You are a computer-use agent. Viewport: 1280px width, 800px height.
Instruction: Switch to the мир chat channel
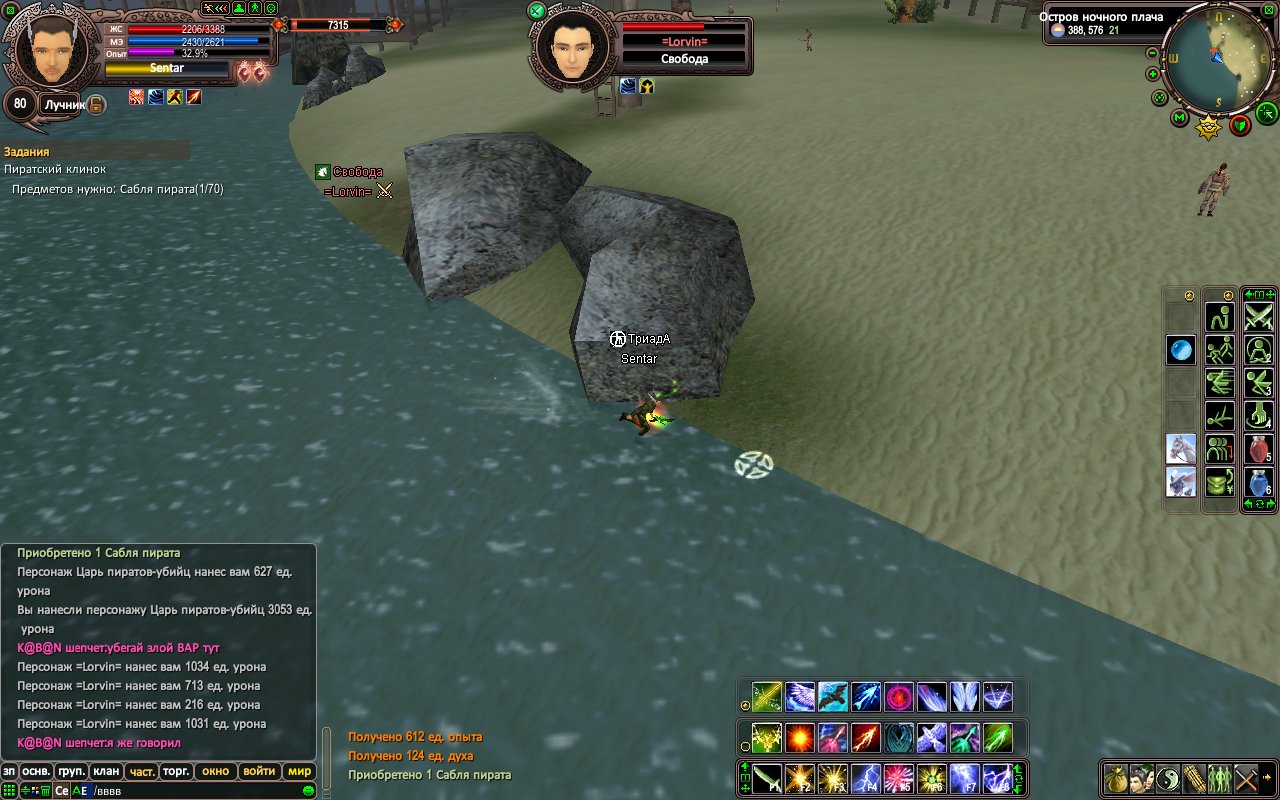click(299, 771)
